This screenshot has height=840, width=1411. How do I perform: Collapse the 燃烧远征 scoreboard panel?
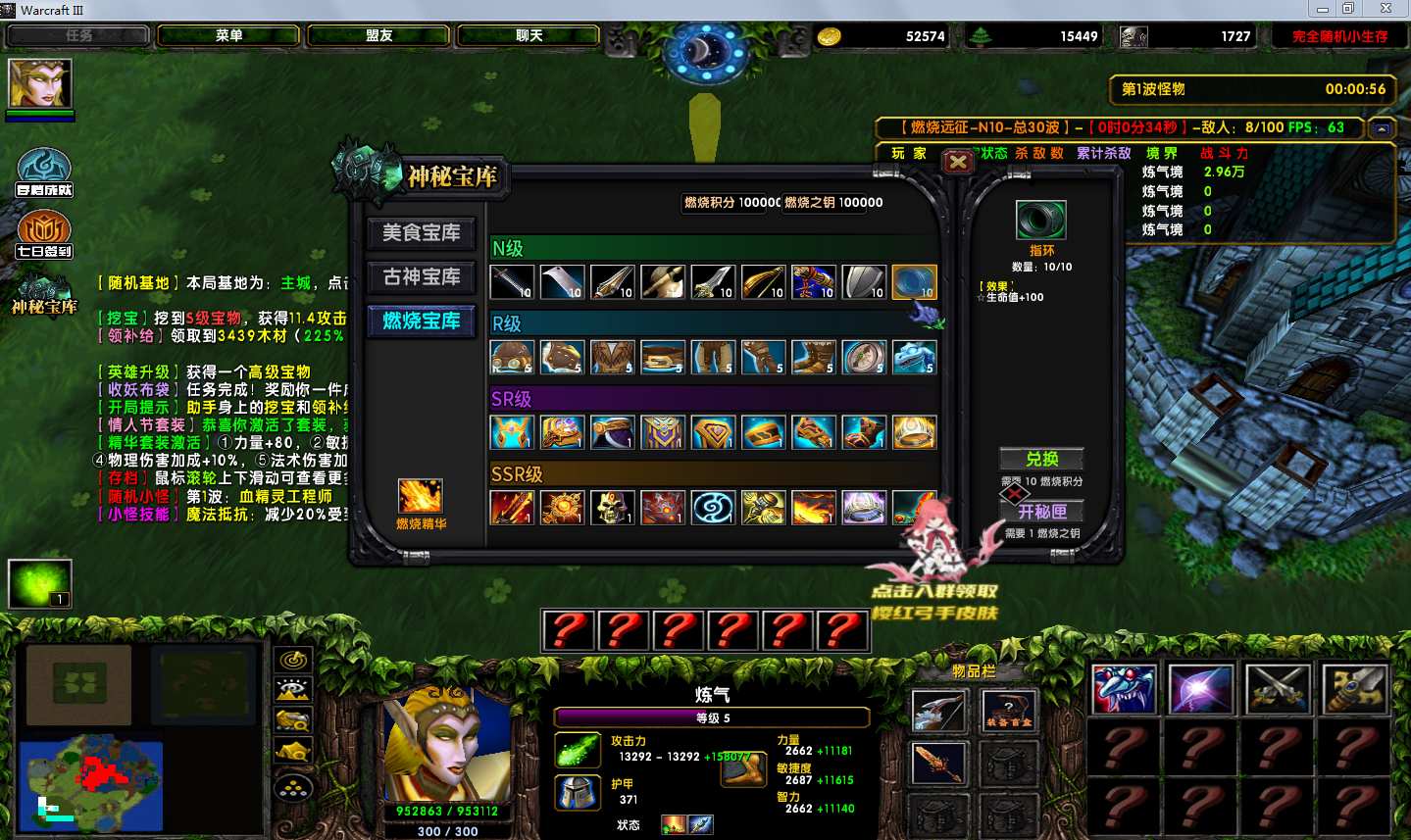pos(1382,128)
